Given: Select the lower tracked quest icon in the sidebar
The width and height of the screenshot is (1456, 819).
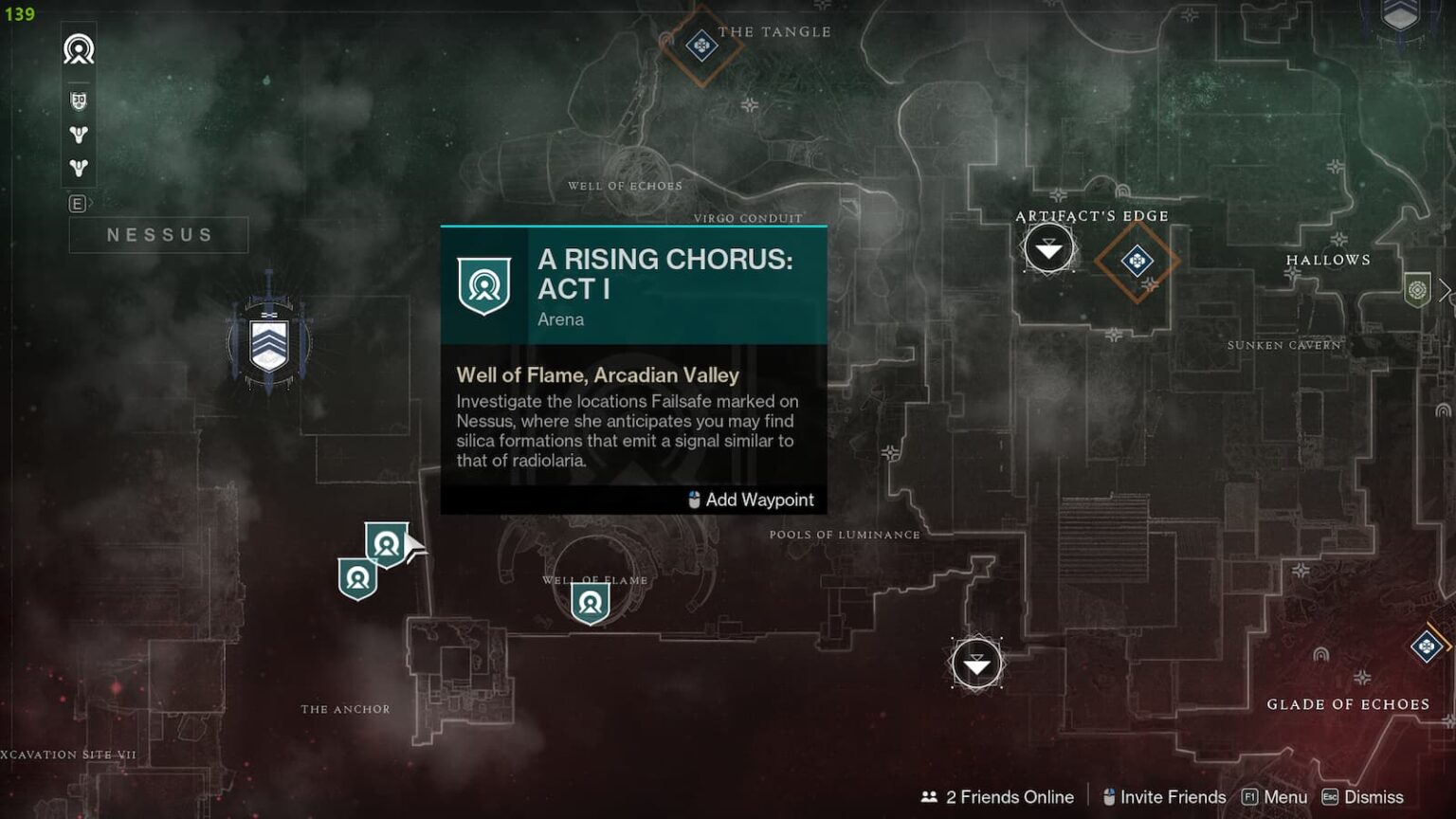Looking at the screenshot, I should [x=77, y=168].
